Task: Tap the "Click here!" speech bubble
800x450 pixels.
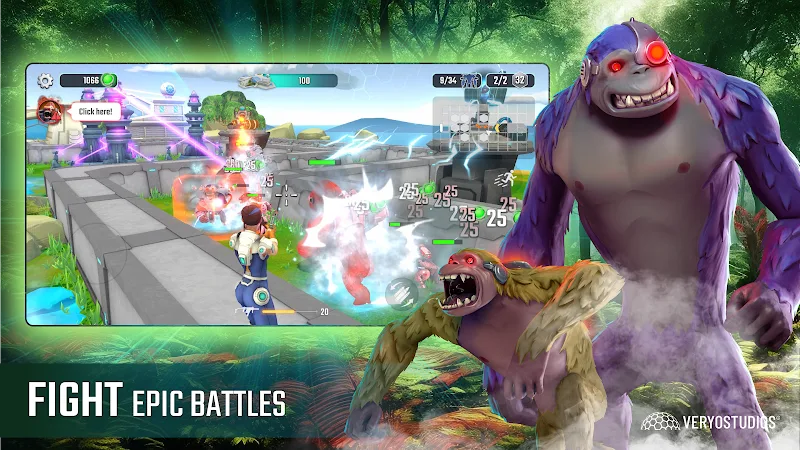Action: [x=95, y=112]
